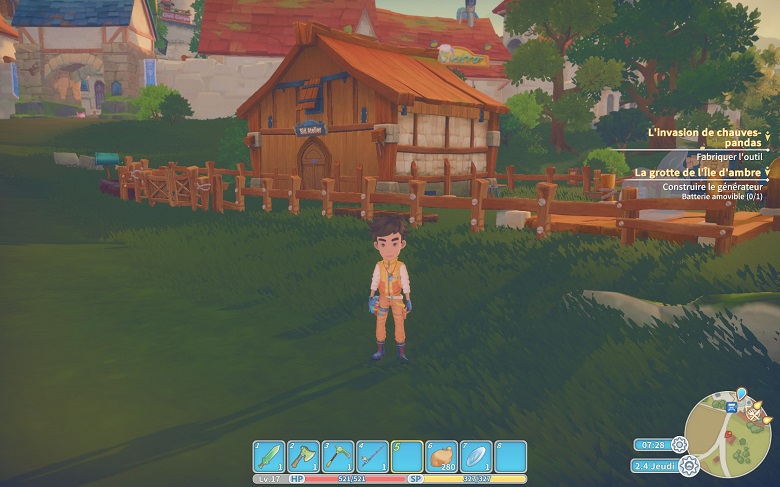Click the gear icon beside '2.4 Jeudi'
This screenshot has height=487, width=780.
688,465
